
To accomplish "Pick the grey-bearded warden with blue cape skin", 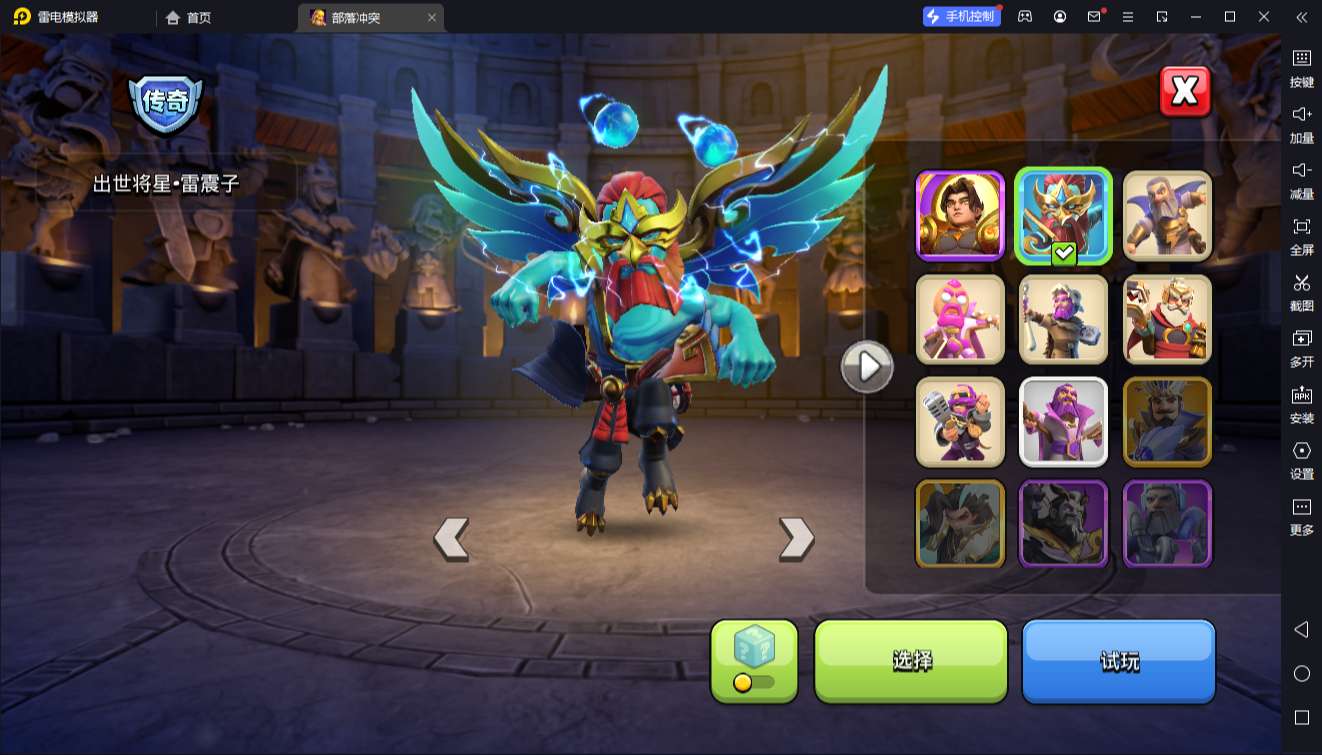I will (1167, 215).
